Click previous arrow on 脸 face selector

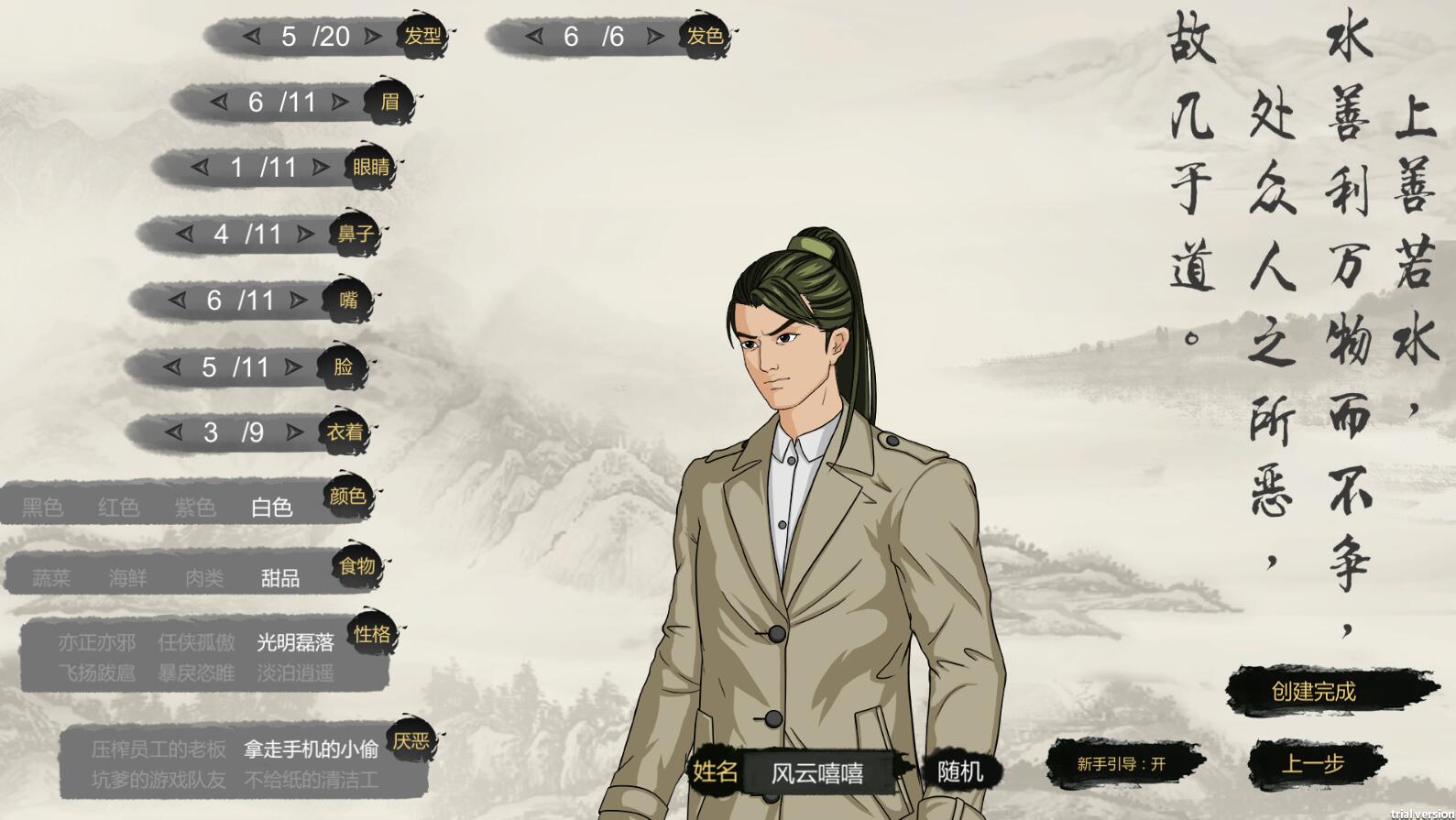[171, 367]
